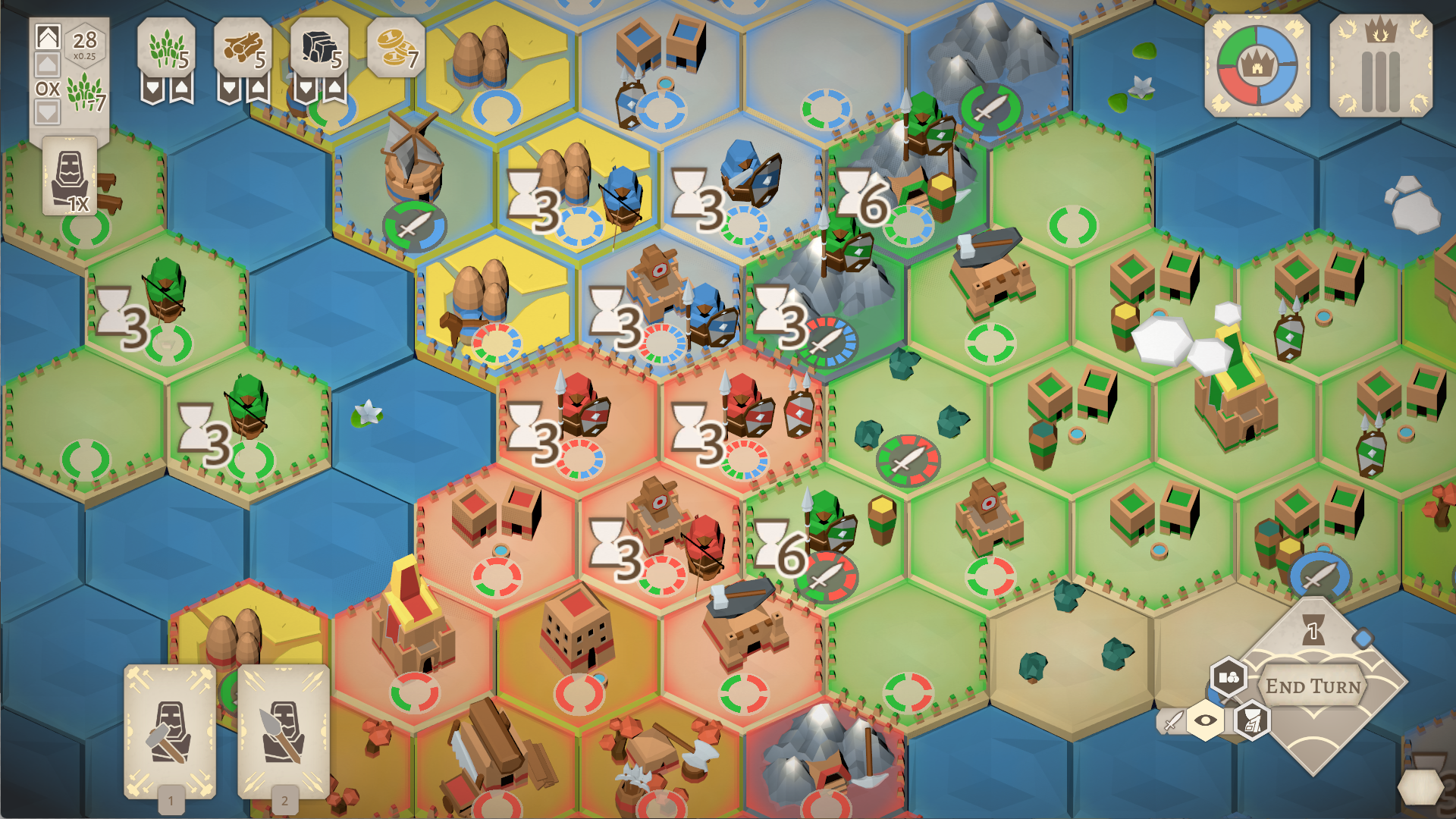The height and width of the screenshot is (819, 1456).
Task: Click the victory trophy hex icon below End Turn
Action: [1253, 723]
